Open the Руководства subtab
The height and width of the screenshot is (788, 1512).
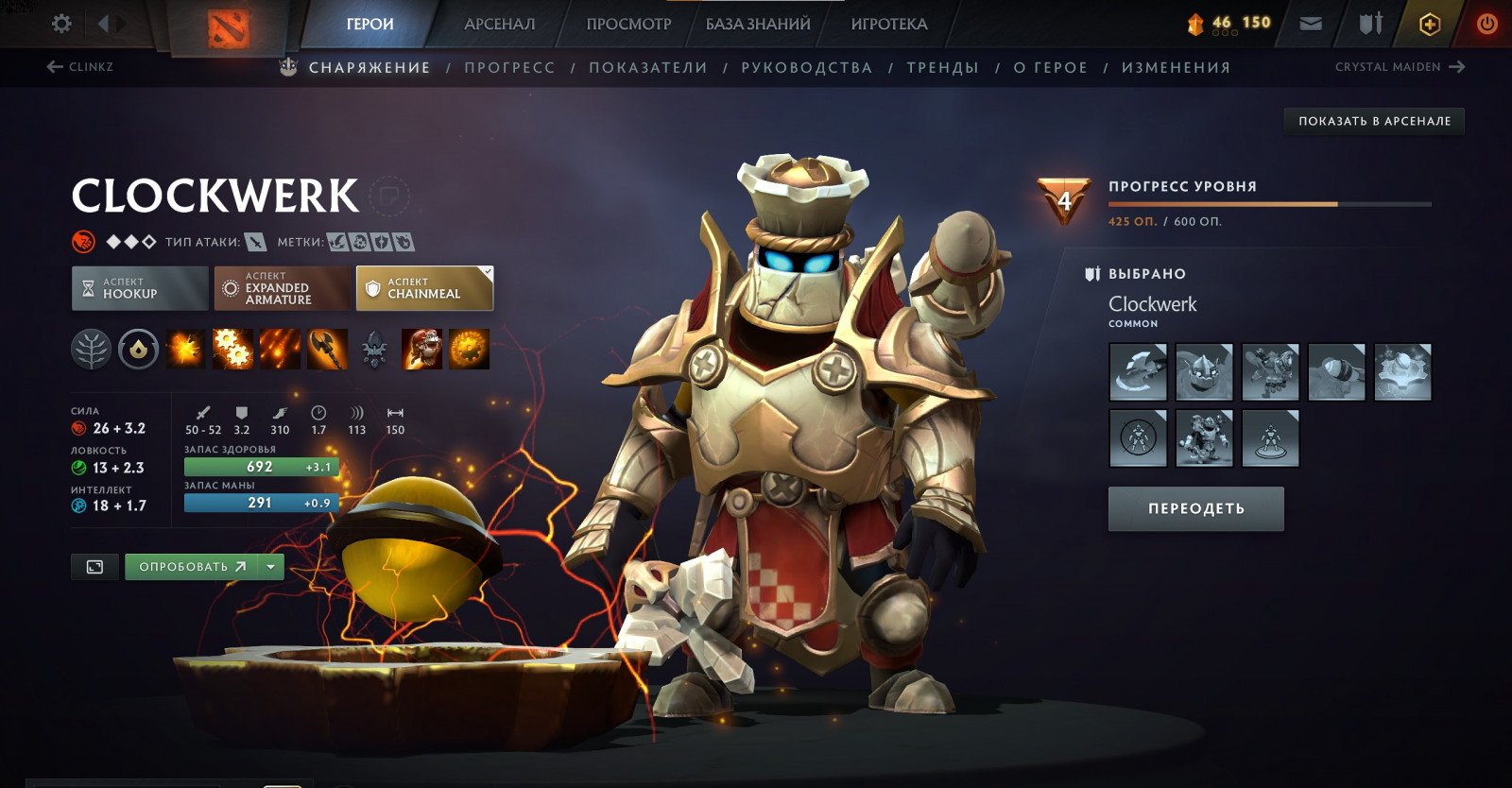[x=806, y=68]
